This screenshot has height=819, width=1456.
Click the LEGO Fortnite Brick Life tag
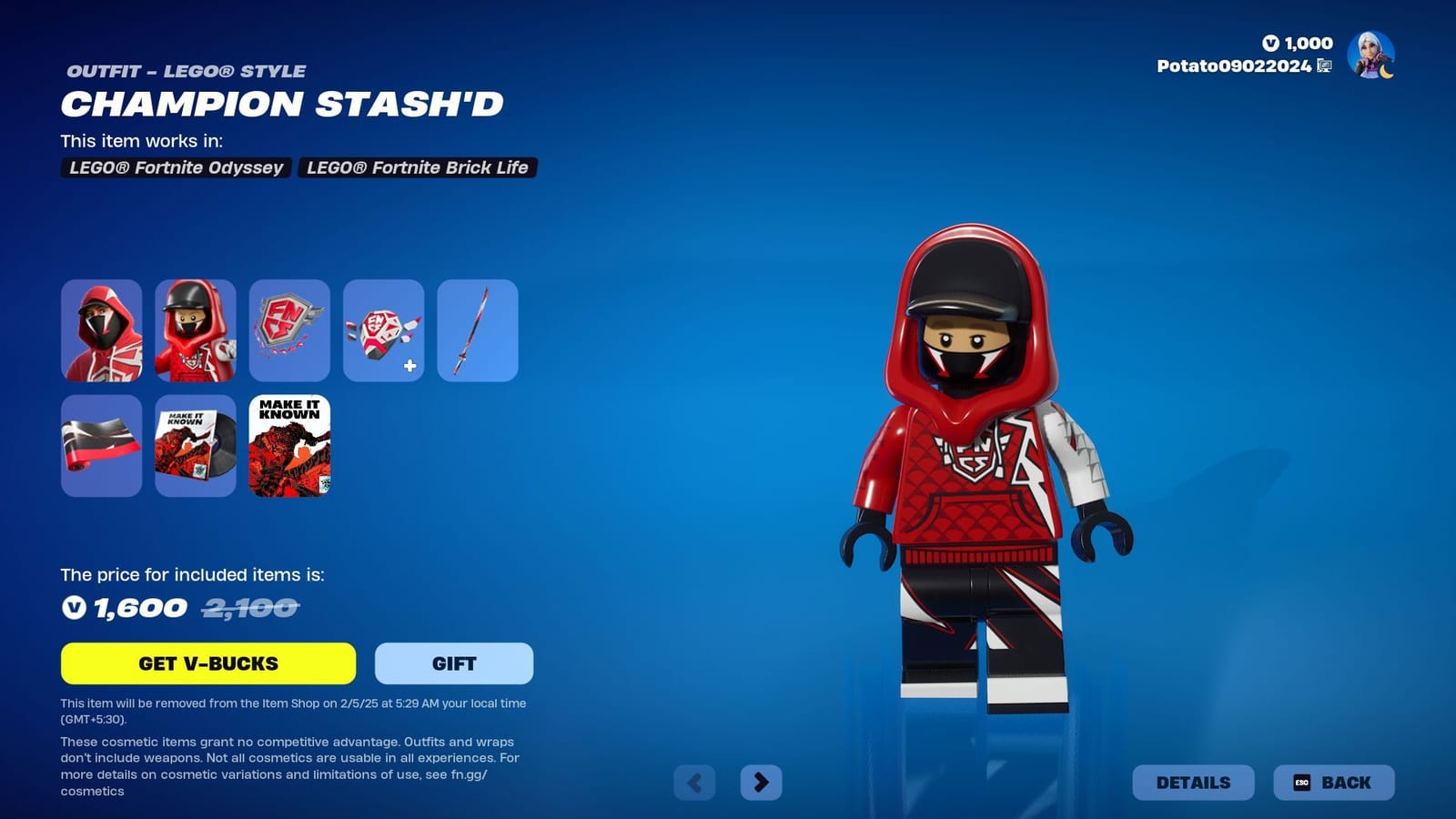pos(418,167)
